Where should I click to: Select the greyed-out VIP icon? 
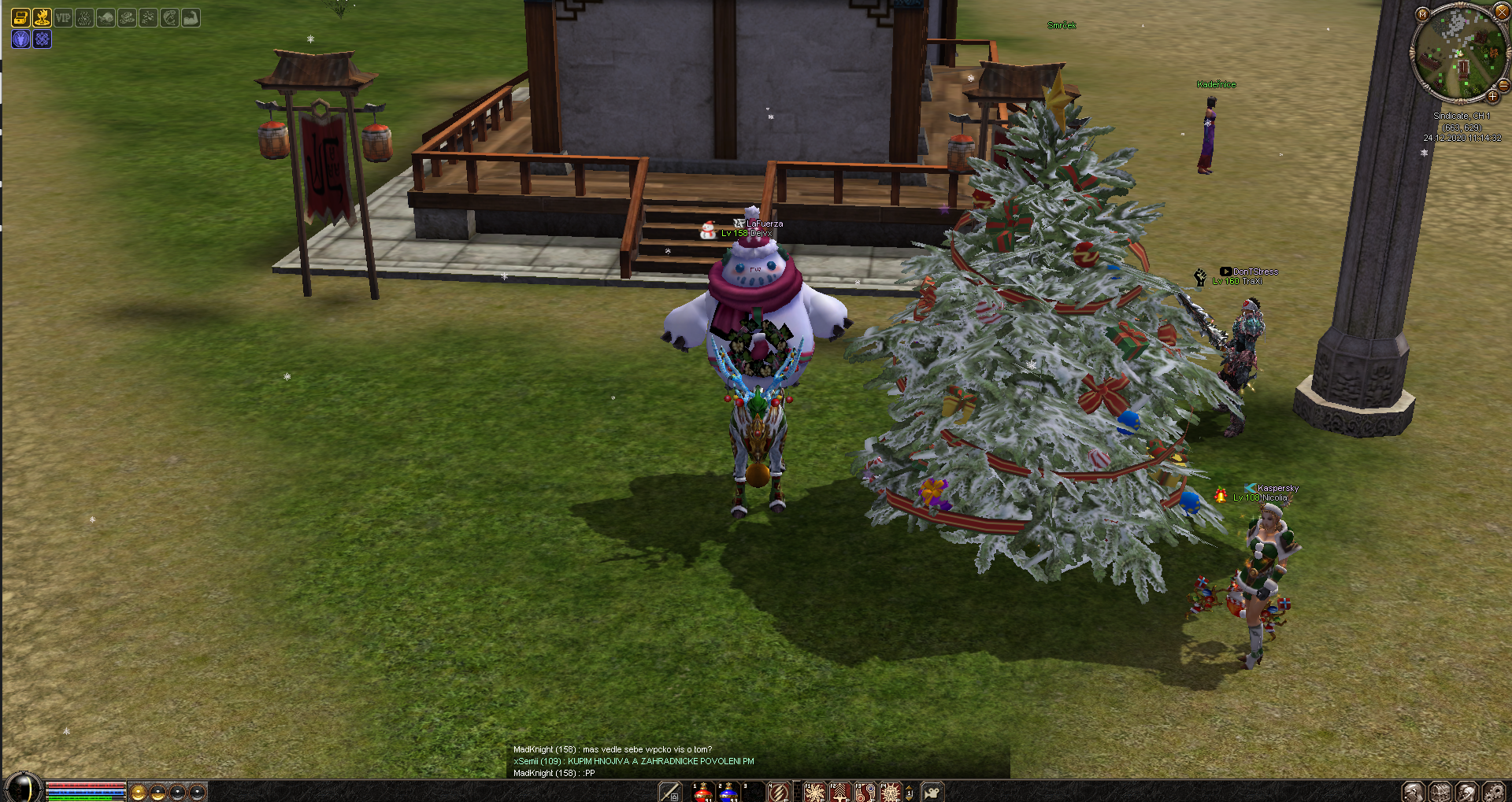pyautogui.click(x=63, y=17)
